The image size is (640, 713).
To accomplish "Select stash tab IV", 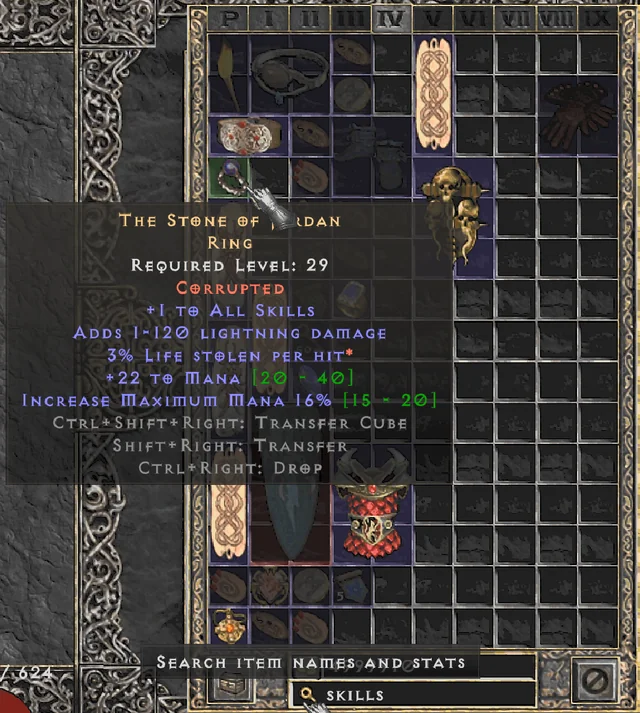I will [x=391, y=18].
